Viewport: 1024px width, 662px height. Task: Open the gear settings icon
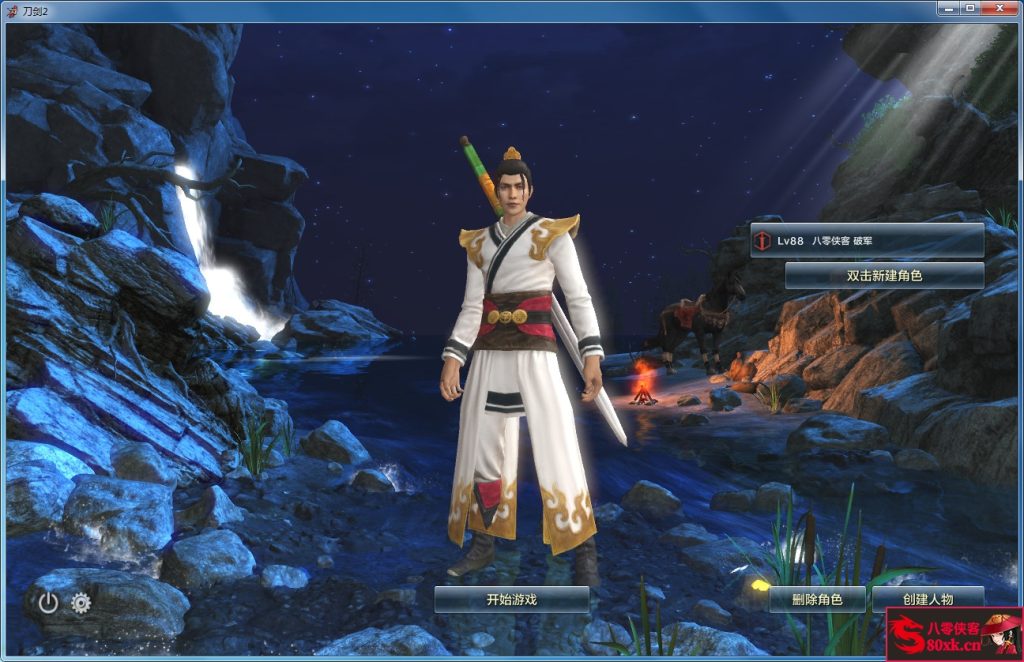81,602
